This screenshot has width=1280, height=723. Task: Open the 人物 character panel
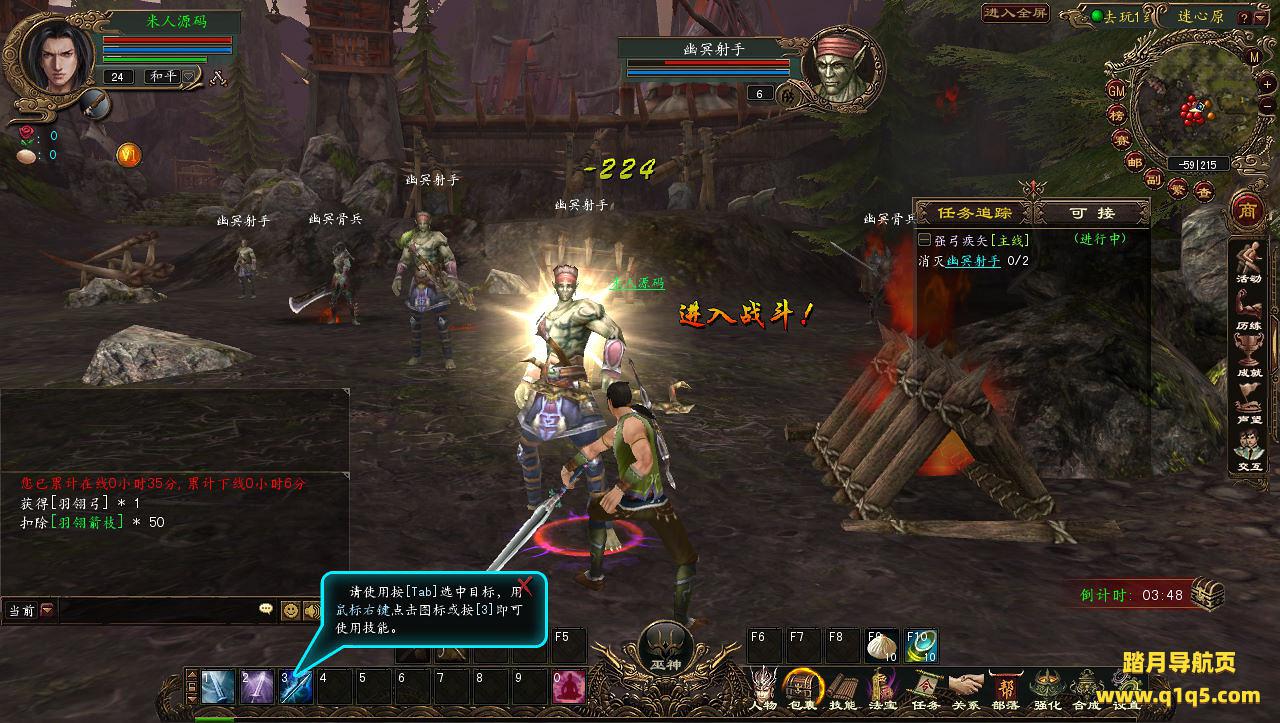(x=763, y=688)
